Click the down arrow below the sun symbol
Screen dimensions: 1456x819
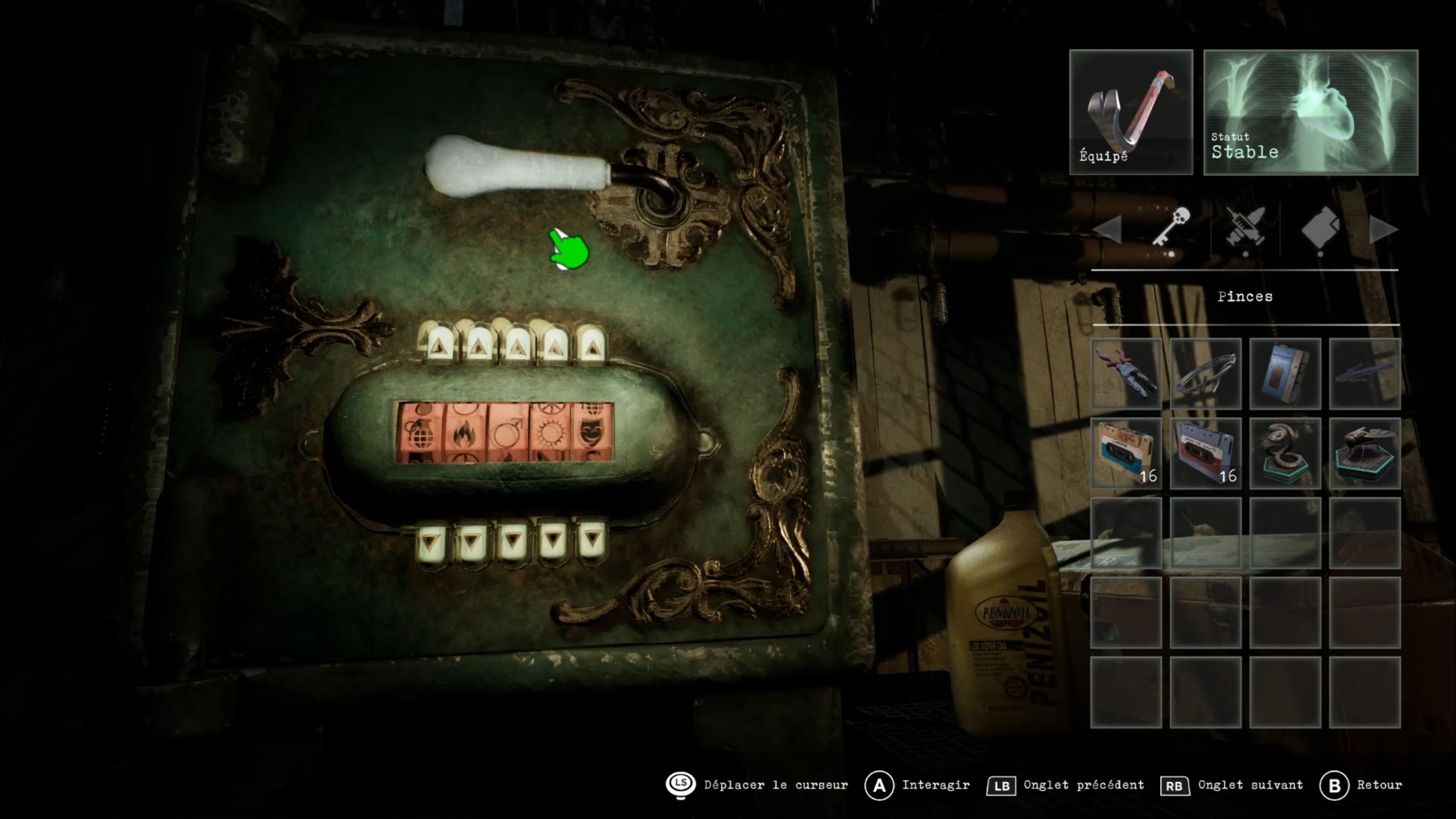(553, 539)
